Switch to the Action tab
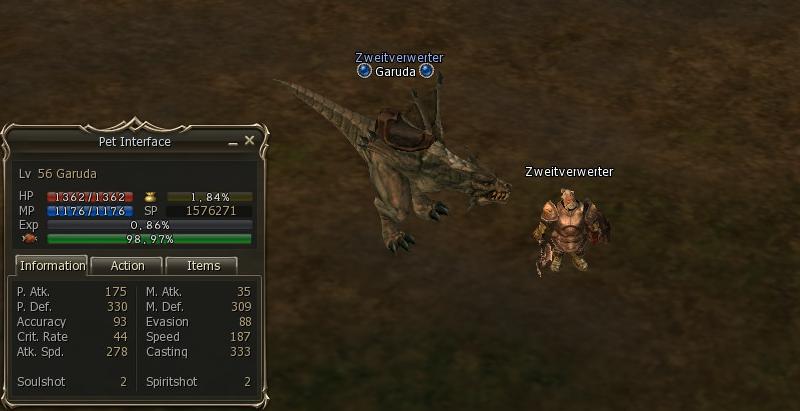Screen dimensions: 800x411 coord(127,266)
